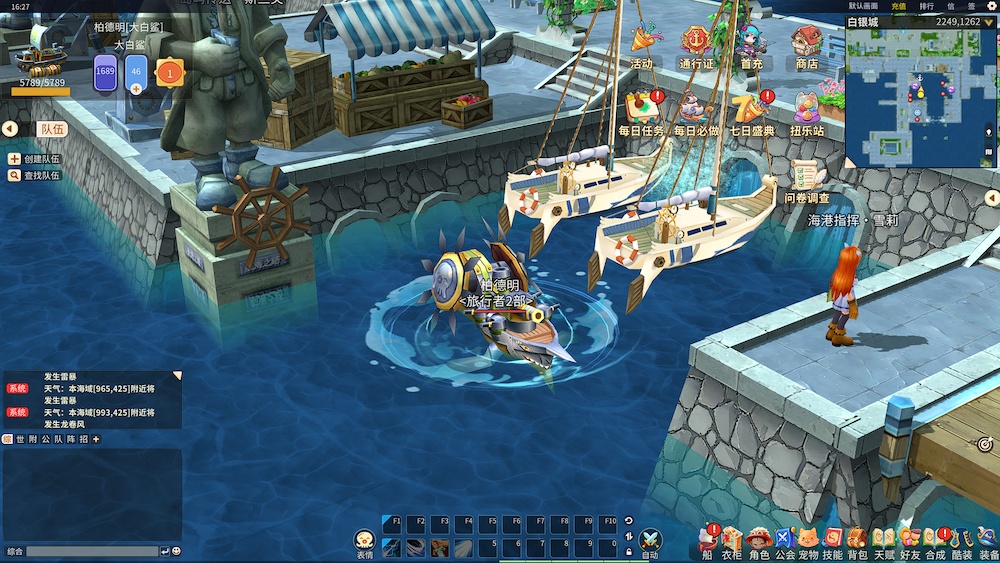
Task: Open the gear settings icon in top bar
Action: (x=992, y=6)
